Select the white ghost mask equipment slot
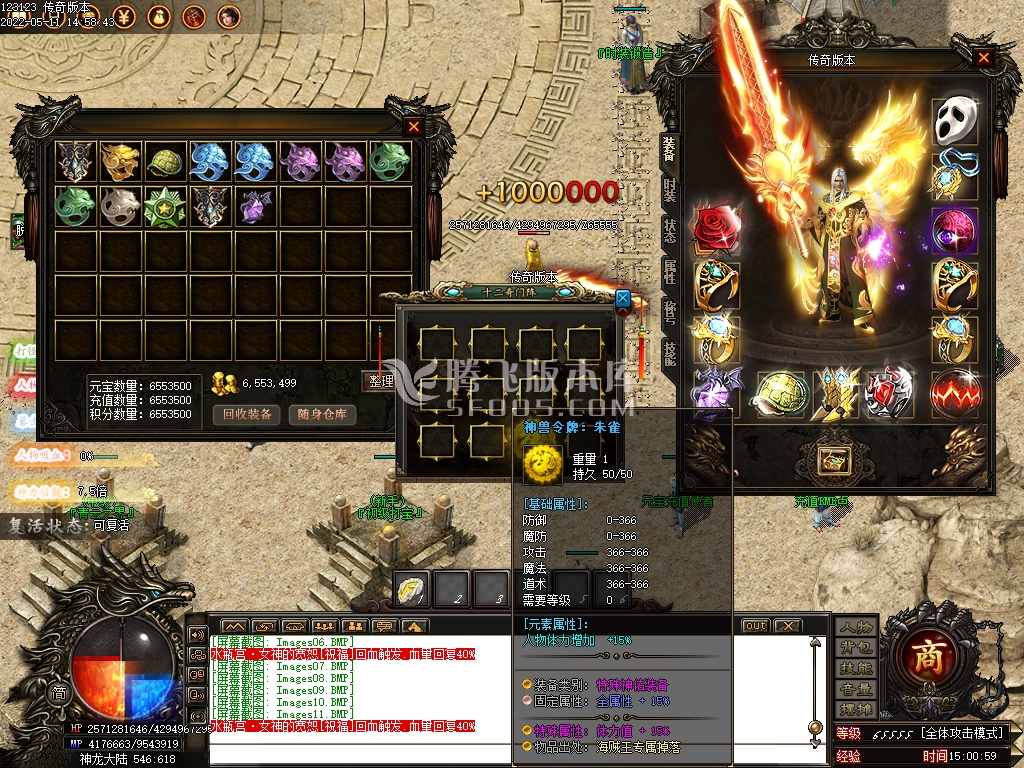The height and width of the screenshot is (768, 1024). [x=955, y=121]
